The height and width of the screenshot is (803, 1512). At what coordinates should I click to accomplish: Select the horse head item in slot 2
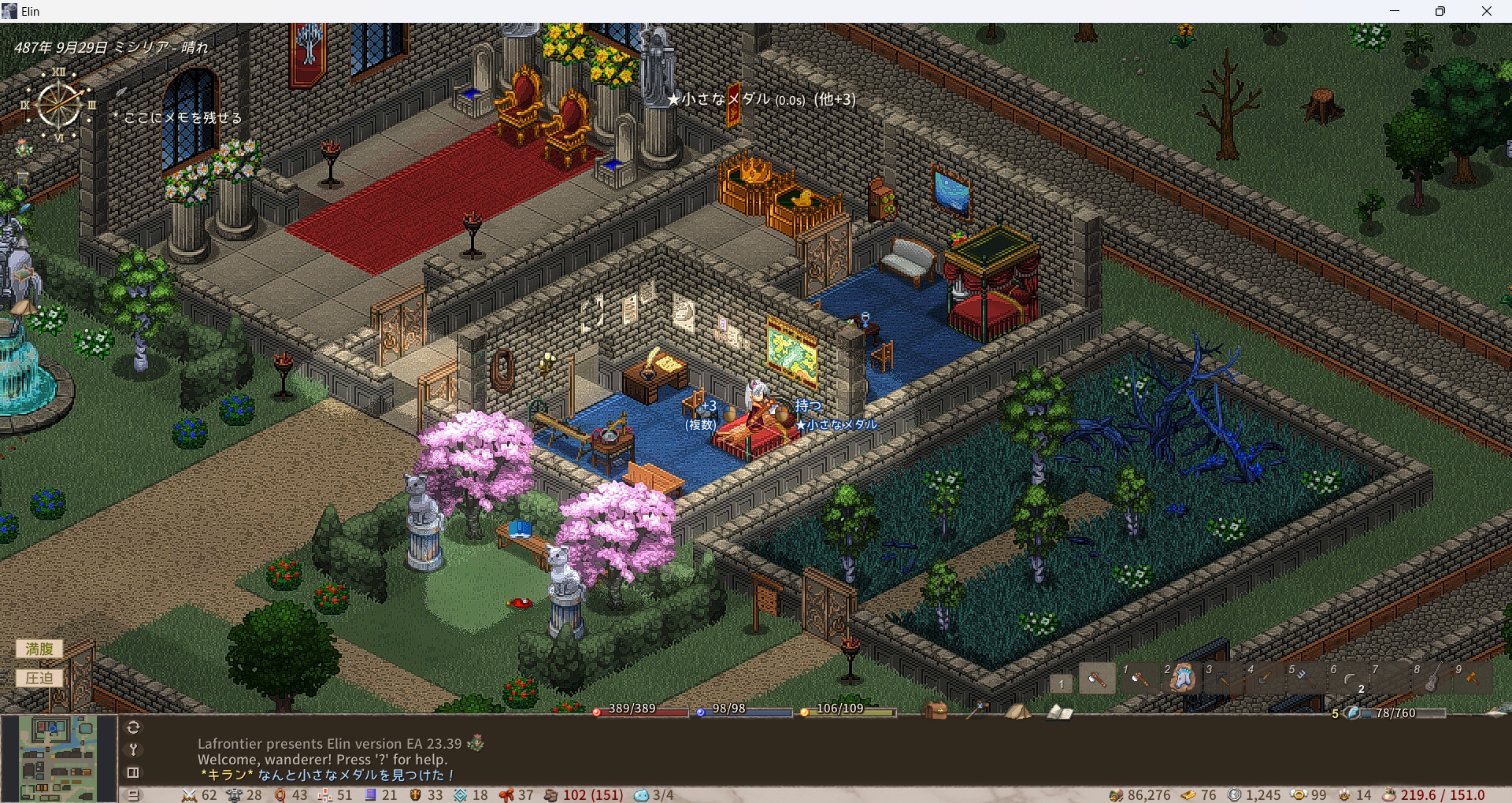click(1181, 678)
